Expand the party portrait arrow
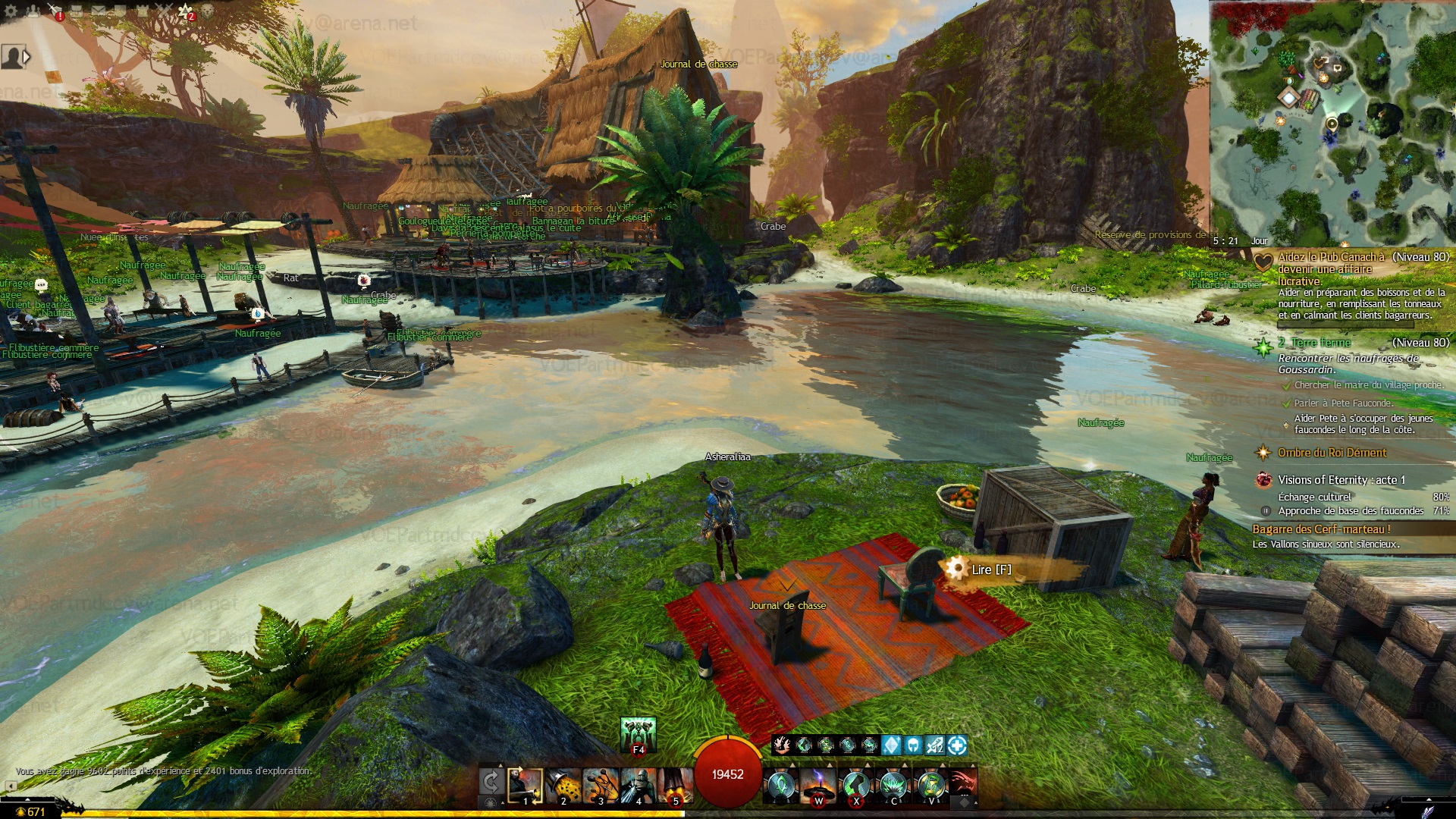The image size is (1456, 819). pyautogui.click(x=27, y=57)
